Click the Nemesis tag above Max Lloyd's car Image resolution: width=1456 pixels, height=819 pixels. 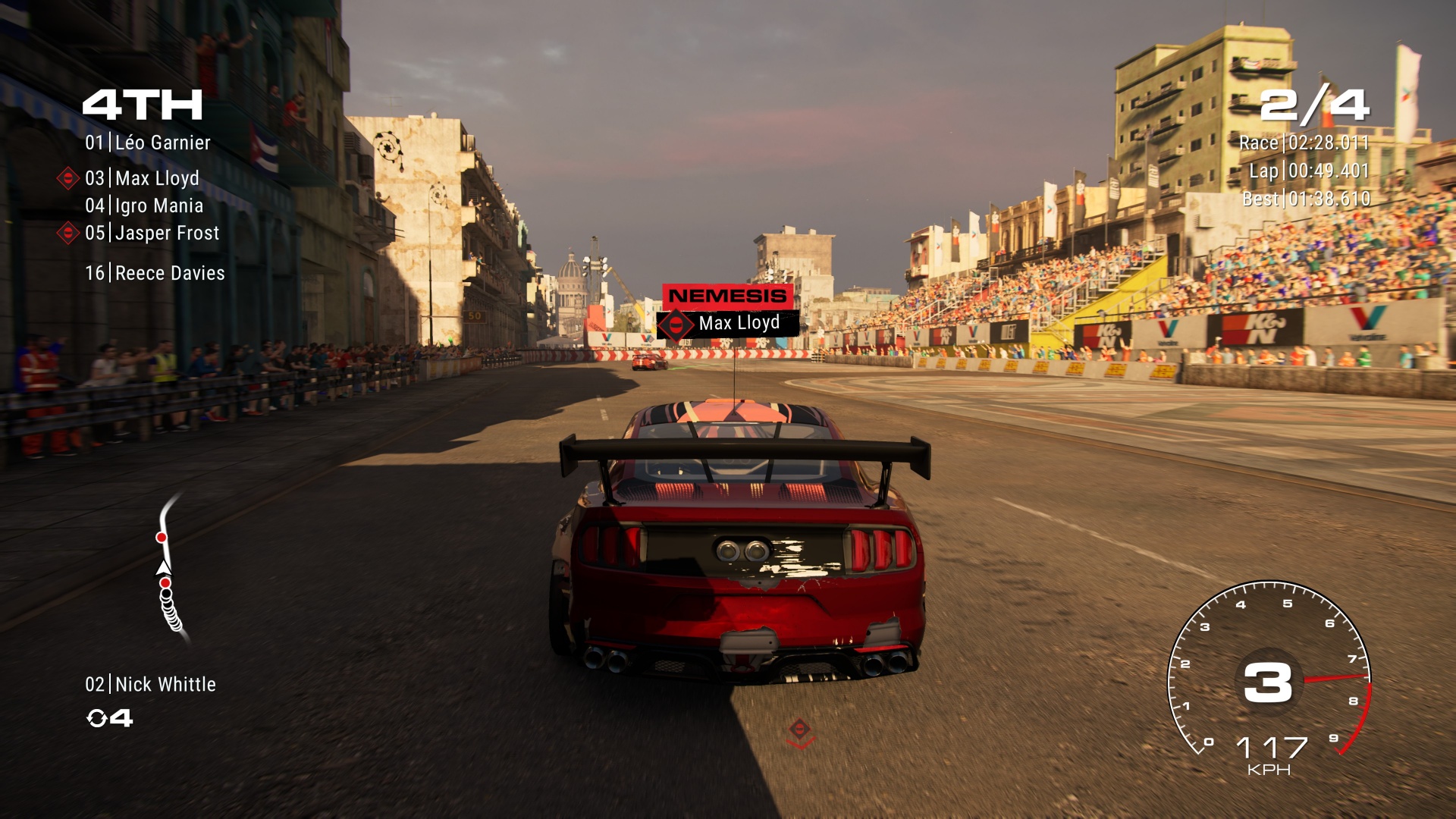(727, 296)
